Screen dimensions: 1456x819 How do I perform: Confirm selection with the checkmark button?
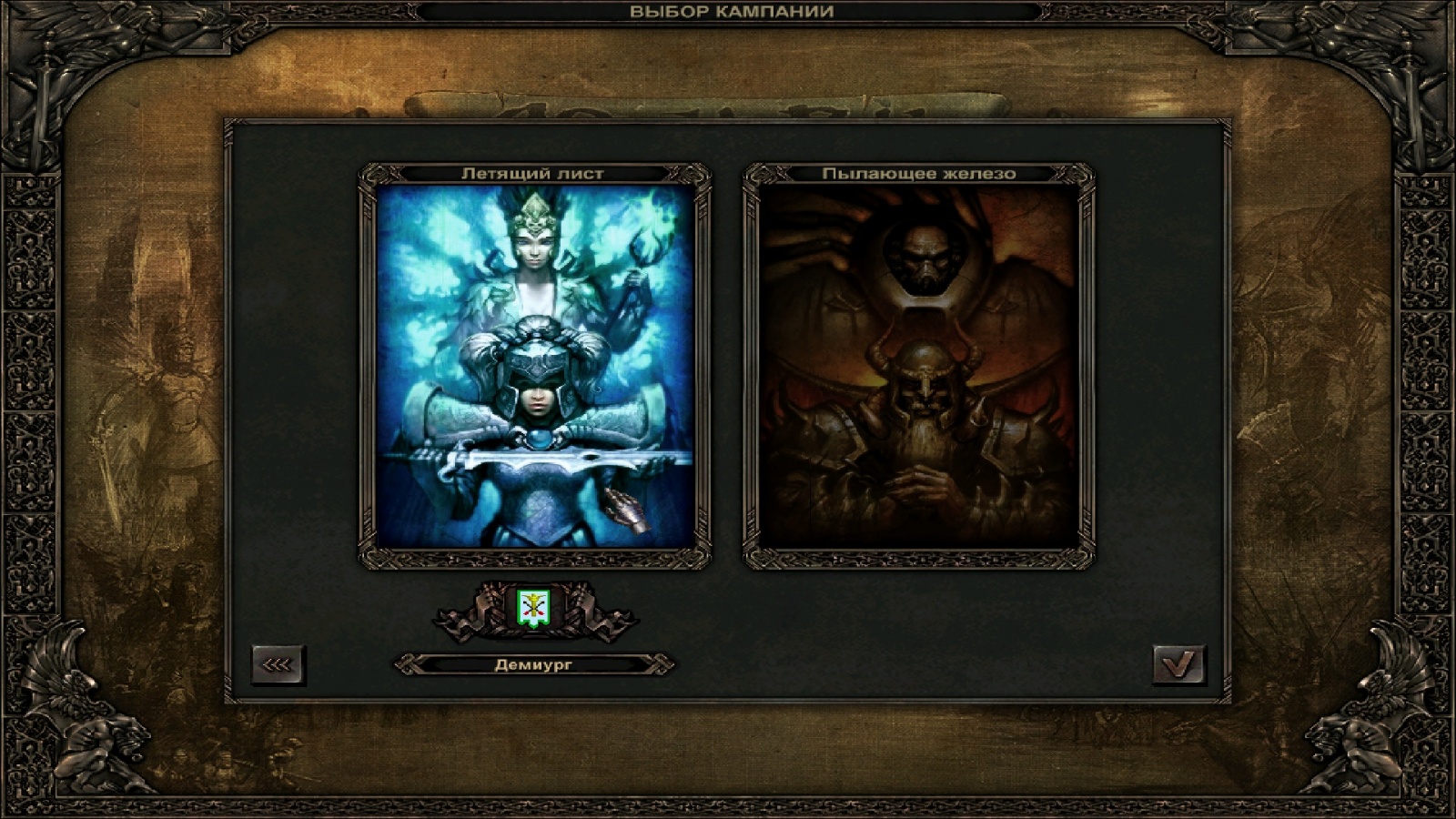pos(1178,665)
